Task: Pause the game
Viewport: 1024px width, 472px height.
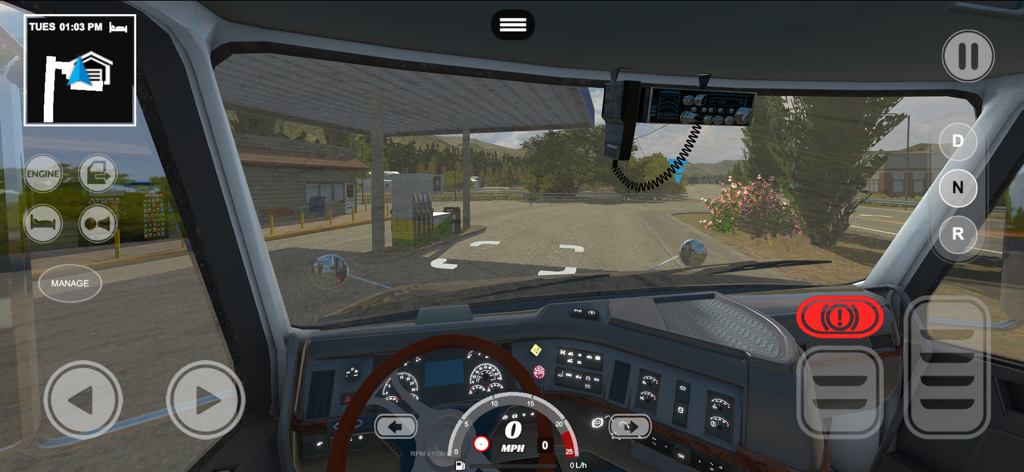Action: click(967, 56)
